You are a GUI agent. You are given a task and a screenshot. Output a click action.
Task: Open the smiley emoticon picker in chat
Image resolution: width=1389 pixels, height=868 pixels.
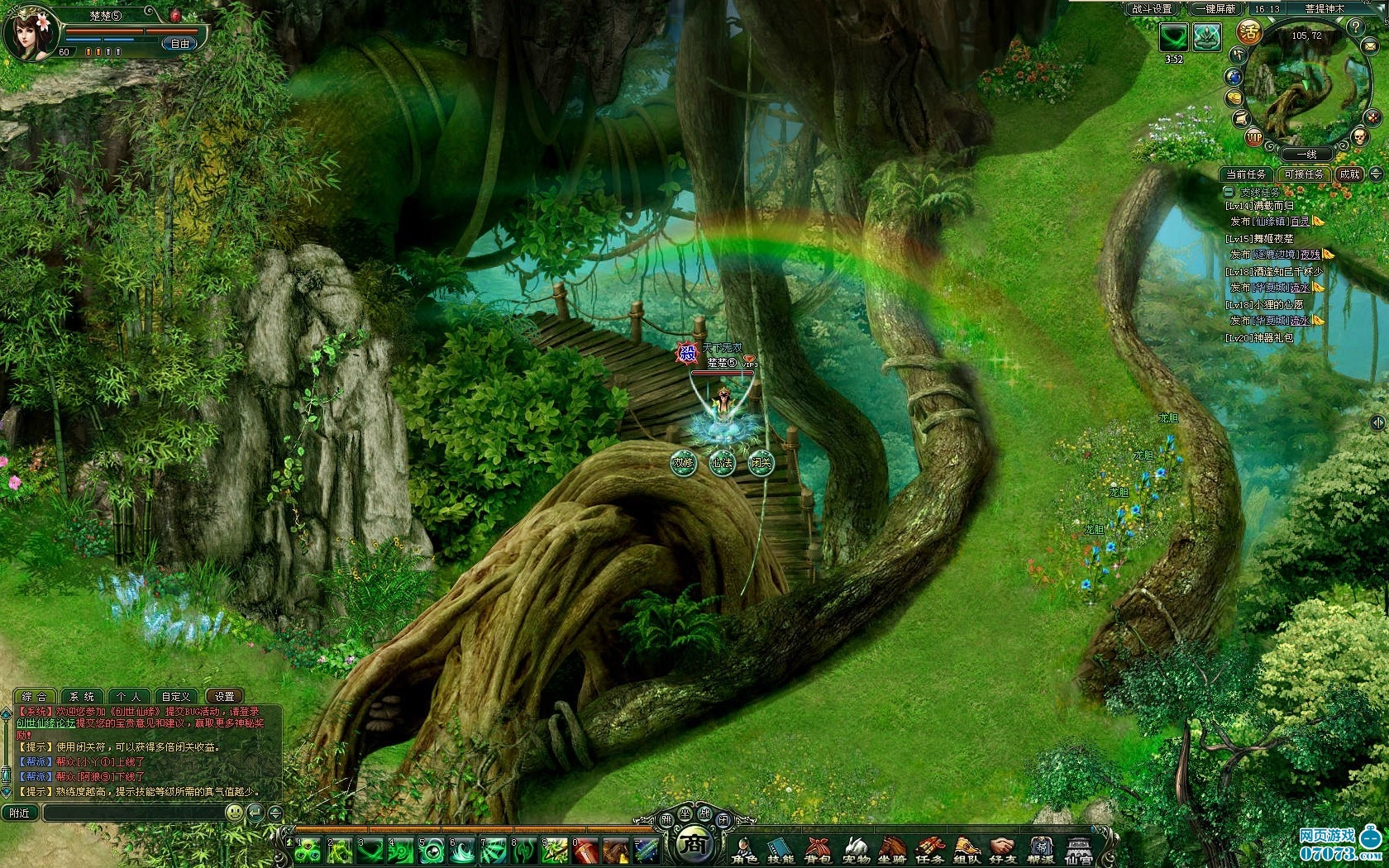coord(235,813)
